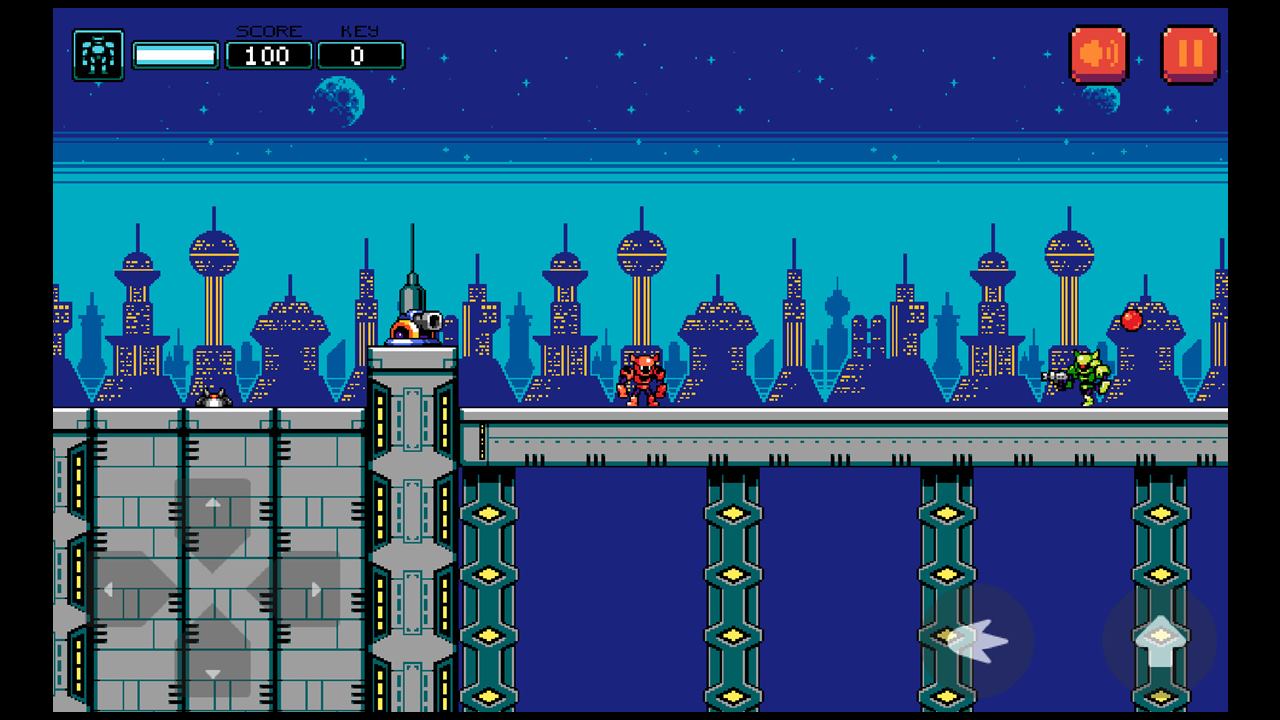Tap the D-pad down arrow
Image resolution: width=1280 pixels, height=720 pixels.
[213, 666]
